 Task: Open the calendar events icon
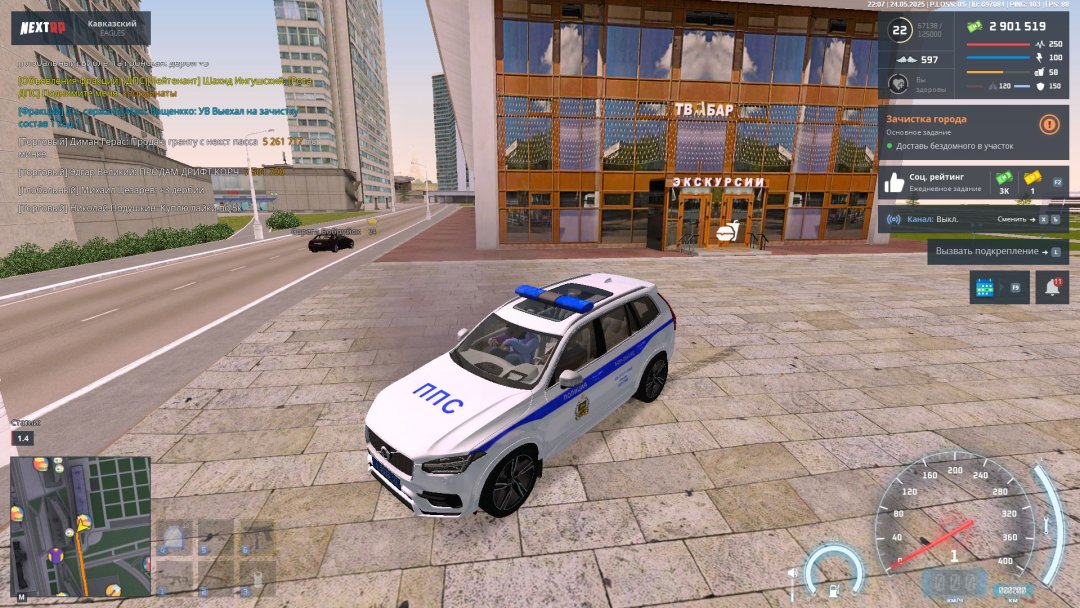(985, 287)
